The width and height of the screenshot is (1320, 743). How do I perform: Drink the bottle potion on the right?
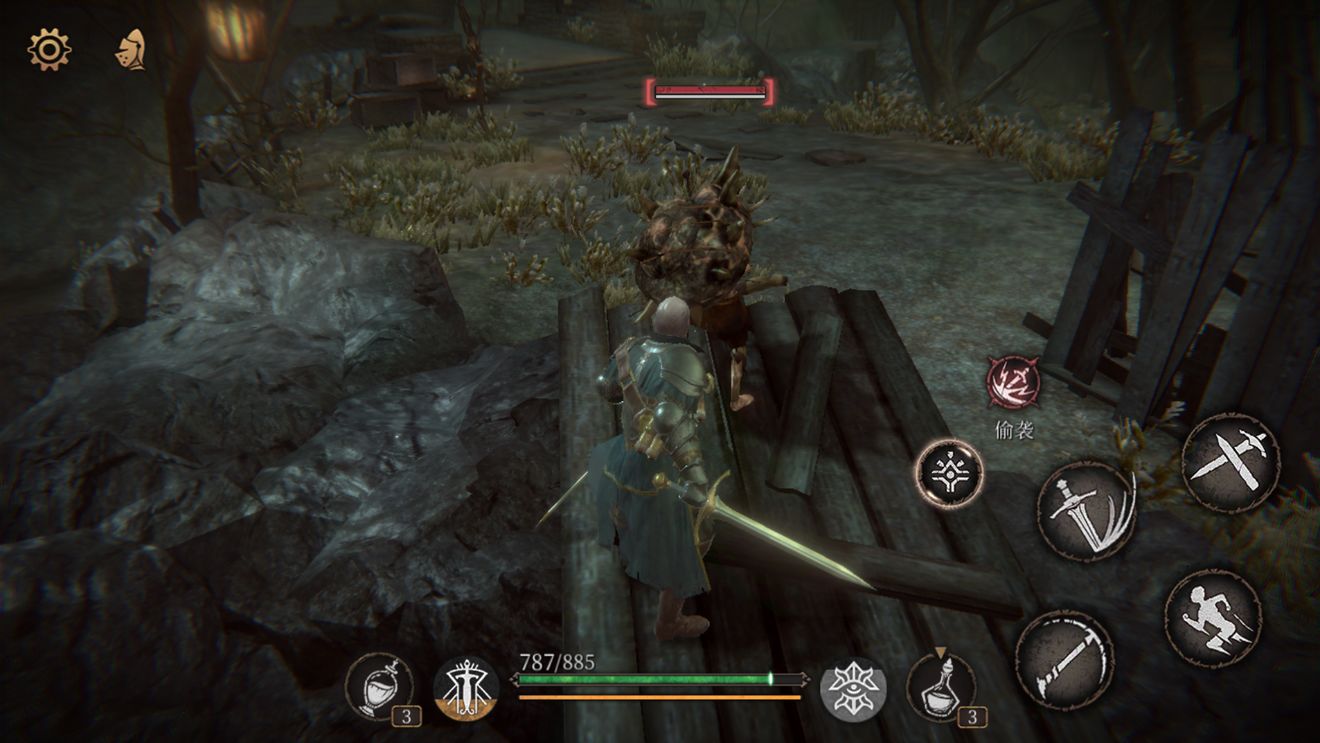[941, 687]
